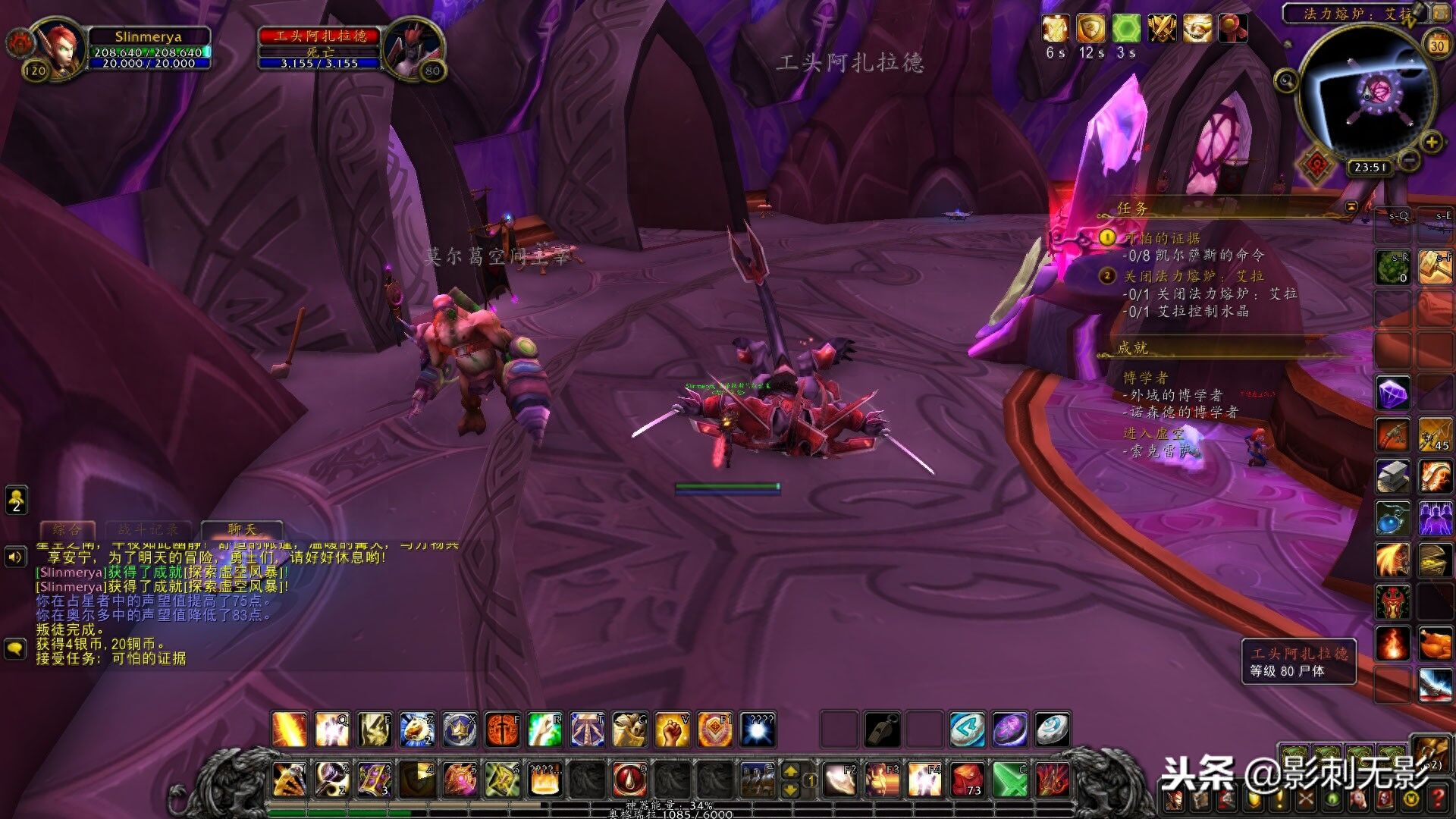Click the minimap zoom-out minus button
The image size is (1456, 819).
click(x=1408, y=160)
